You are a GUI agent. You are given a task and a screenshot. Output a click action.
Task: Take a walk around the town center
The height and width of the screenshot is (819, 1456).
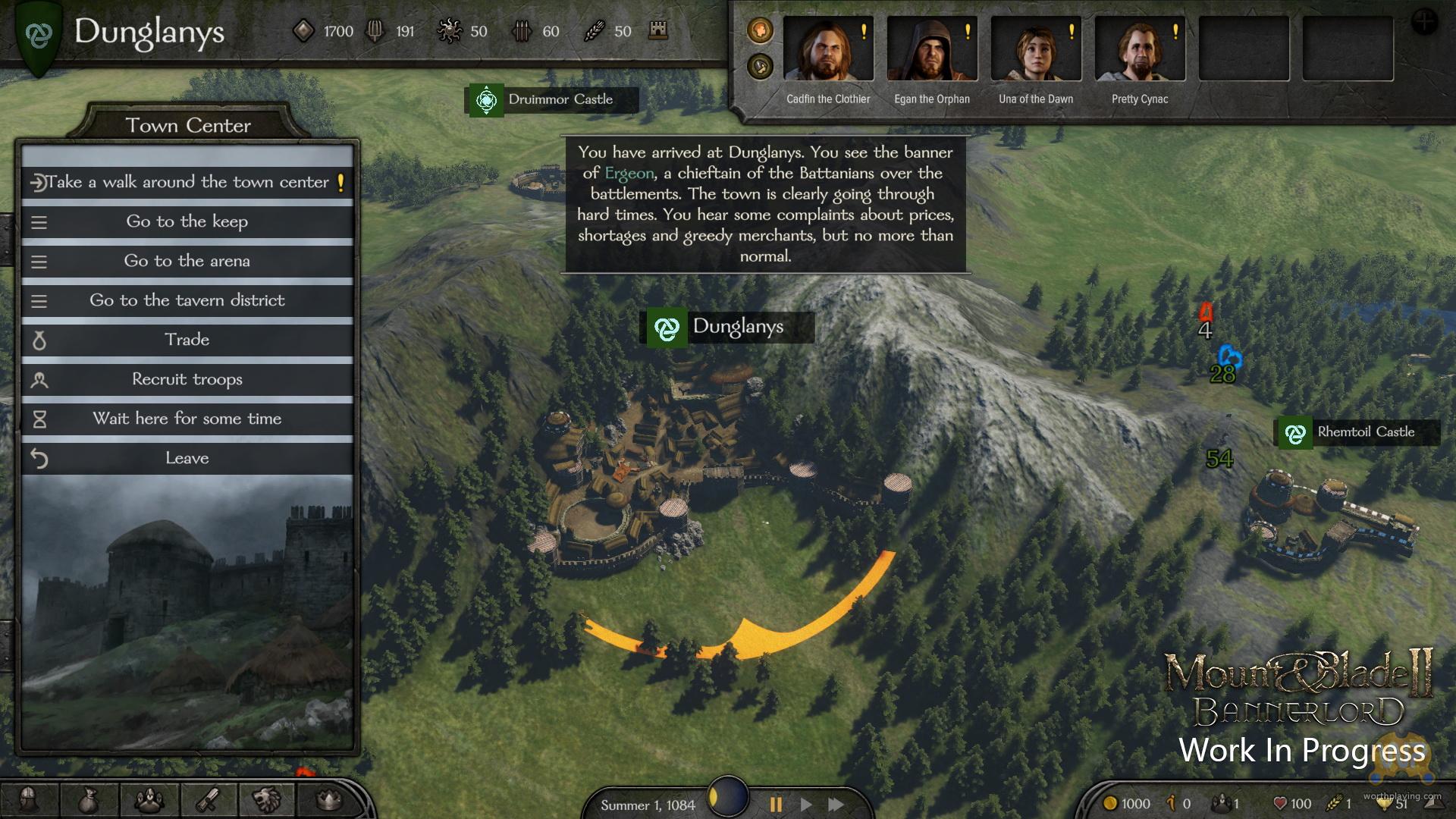tap(187, 182)
